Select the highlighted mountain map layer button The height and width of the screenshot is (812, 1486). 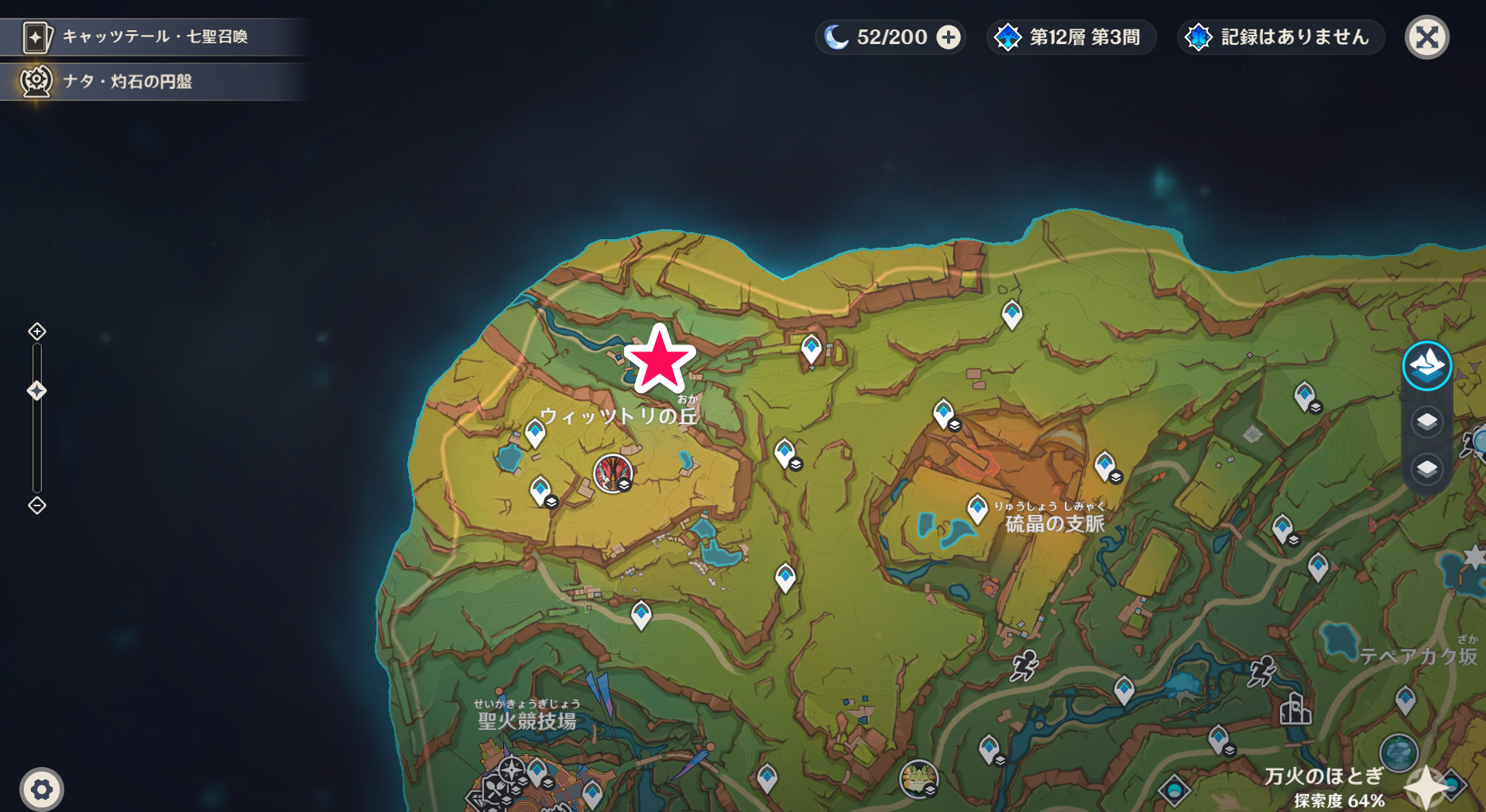(x=1426, y=365)
